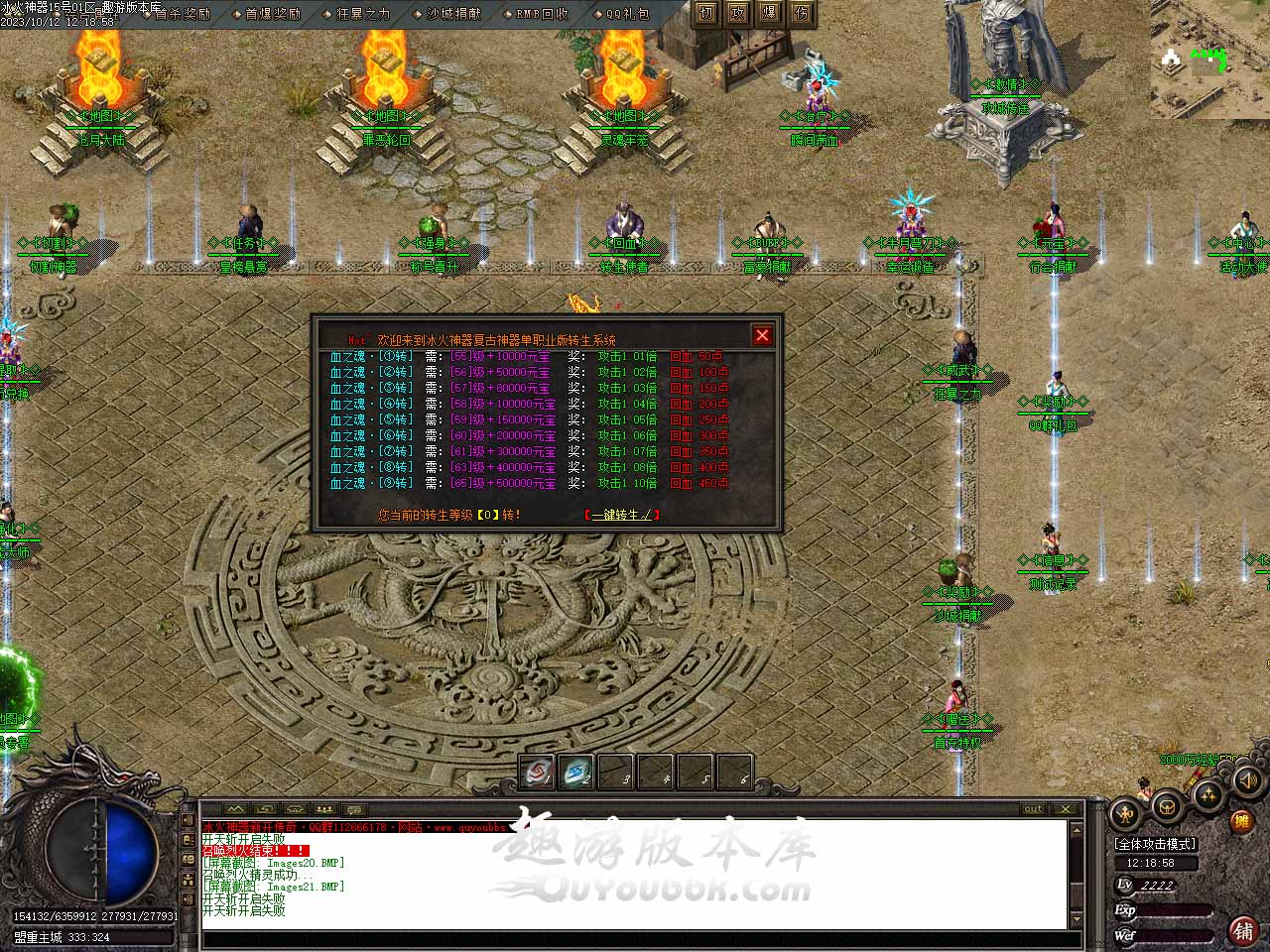Toggle the speaker sound icon
The height and width of the screenshot is (952, 1270).
pos(1247,780)
